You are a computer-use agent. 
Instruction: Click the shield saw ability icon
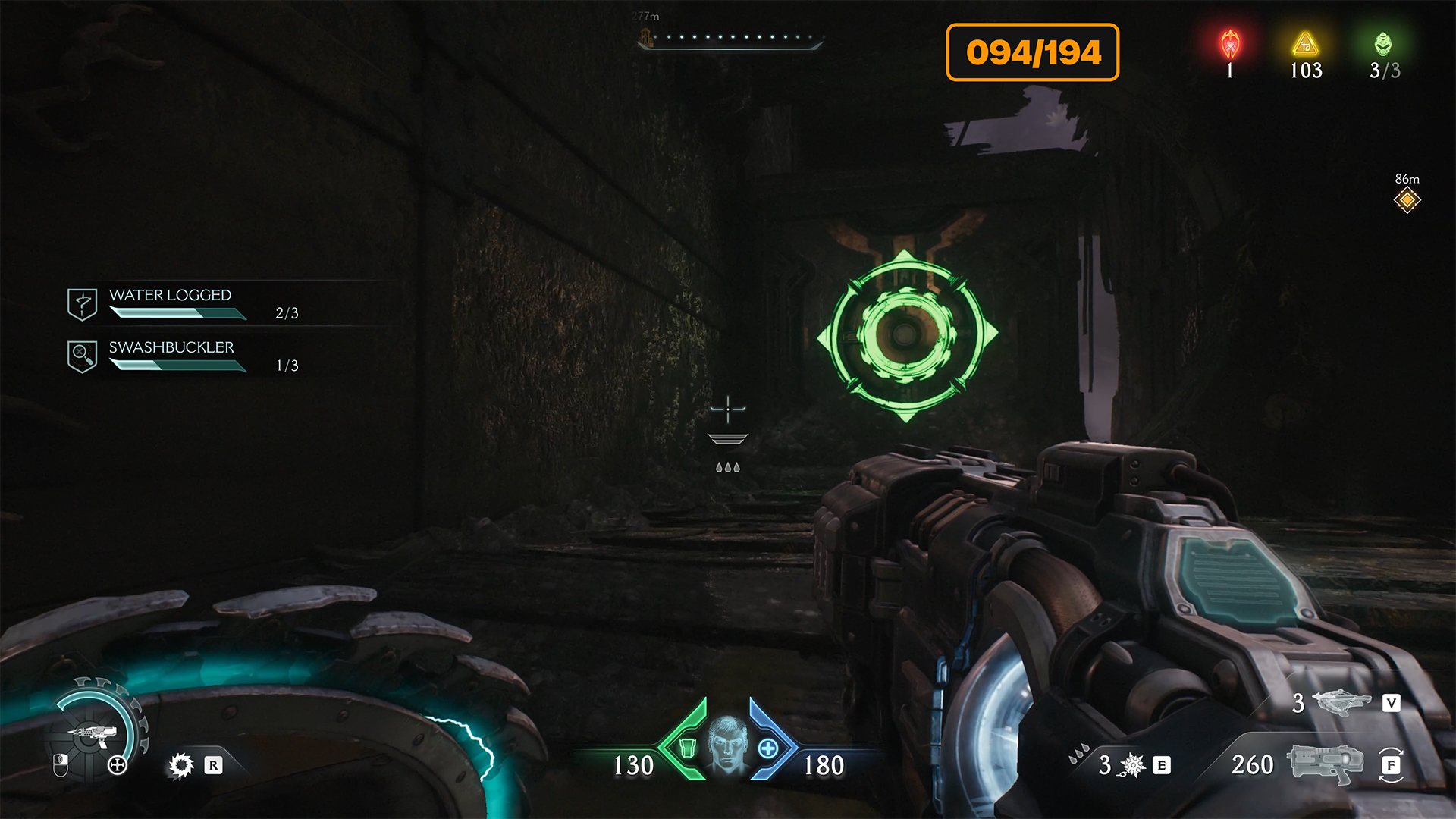pos(181,765)
